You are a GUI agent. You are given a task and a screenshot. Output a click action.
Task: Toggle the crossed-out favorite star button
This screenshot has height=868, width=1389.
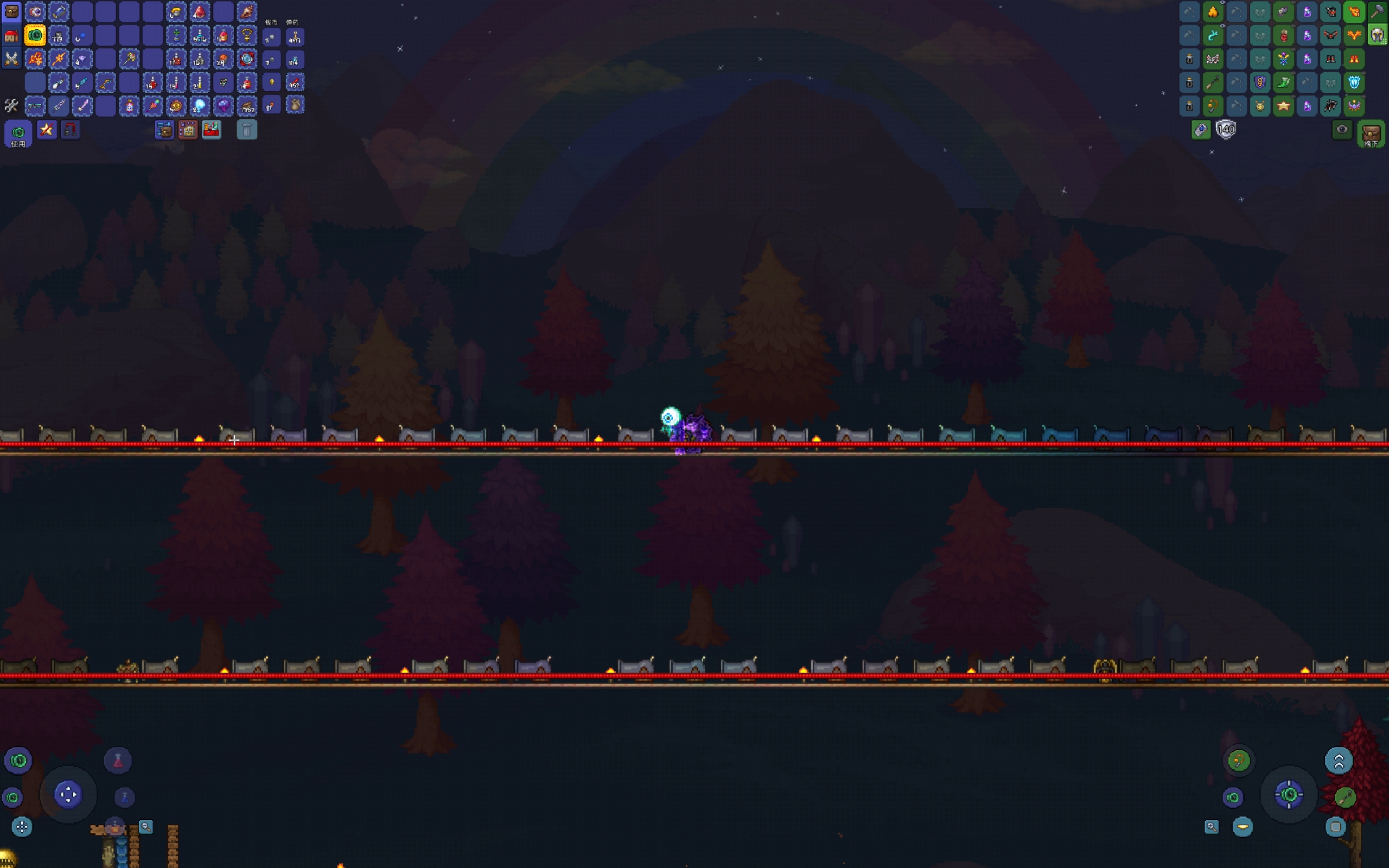(47, 130)
